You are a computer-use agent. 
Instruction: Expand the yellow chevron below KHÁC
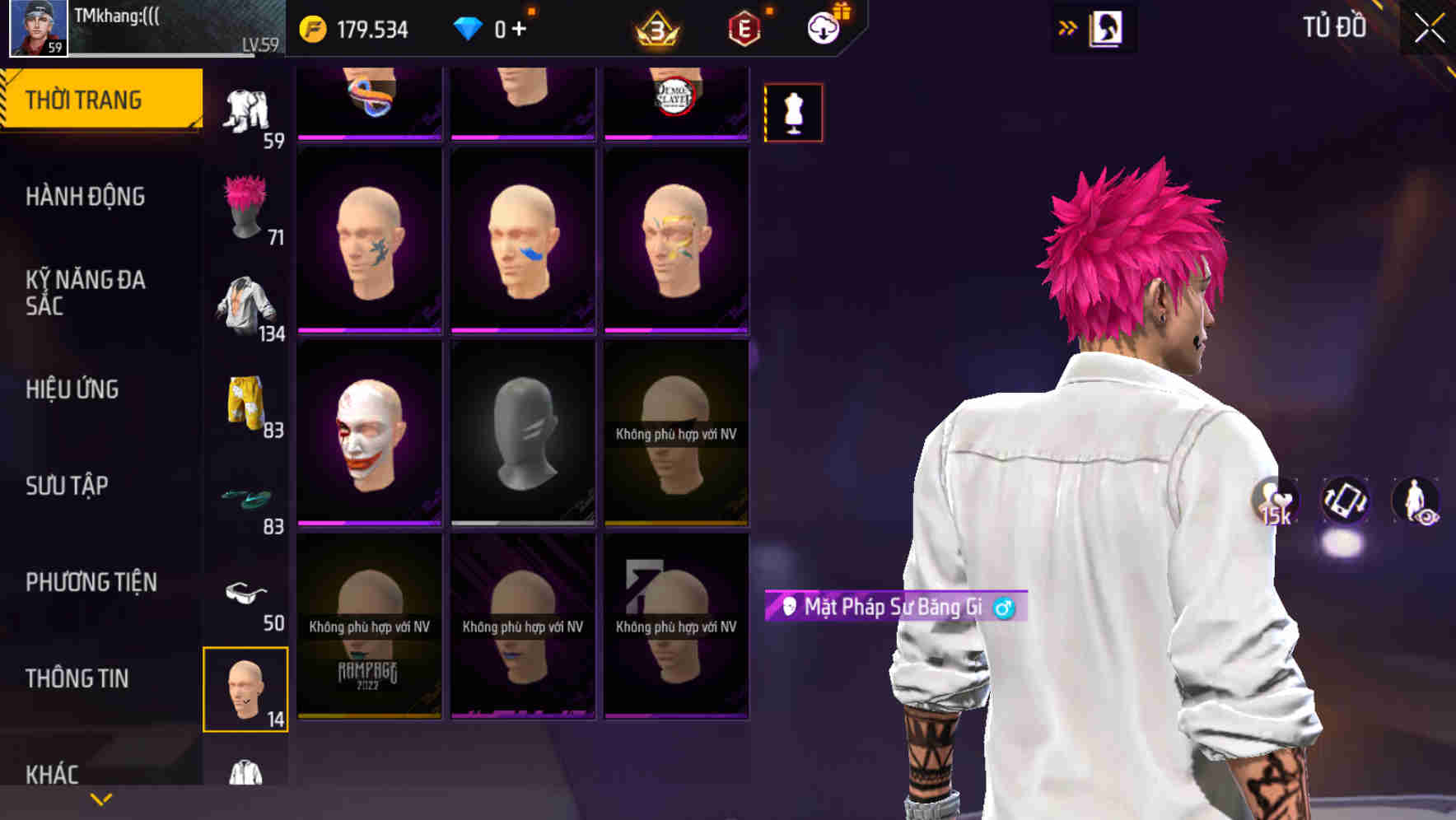[x=100, y=798]
